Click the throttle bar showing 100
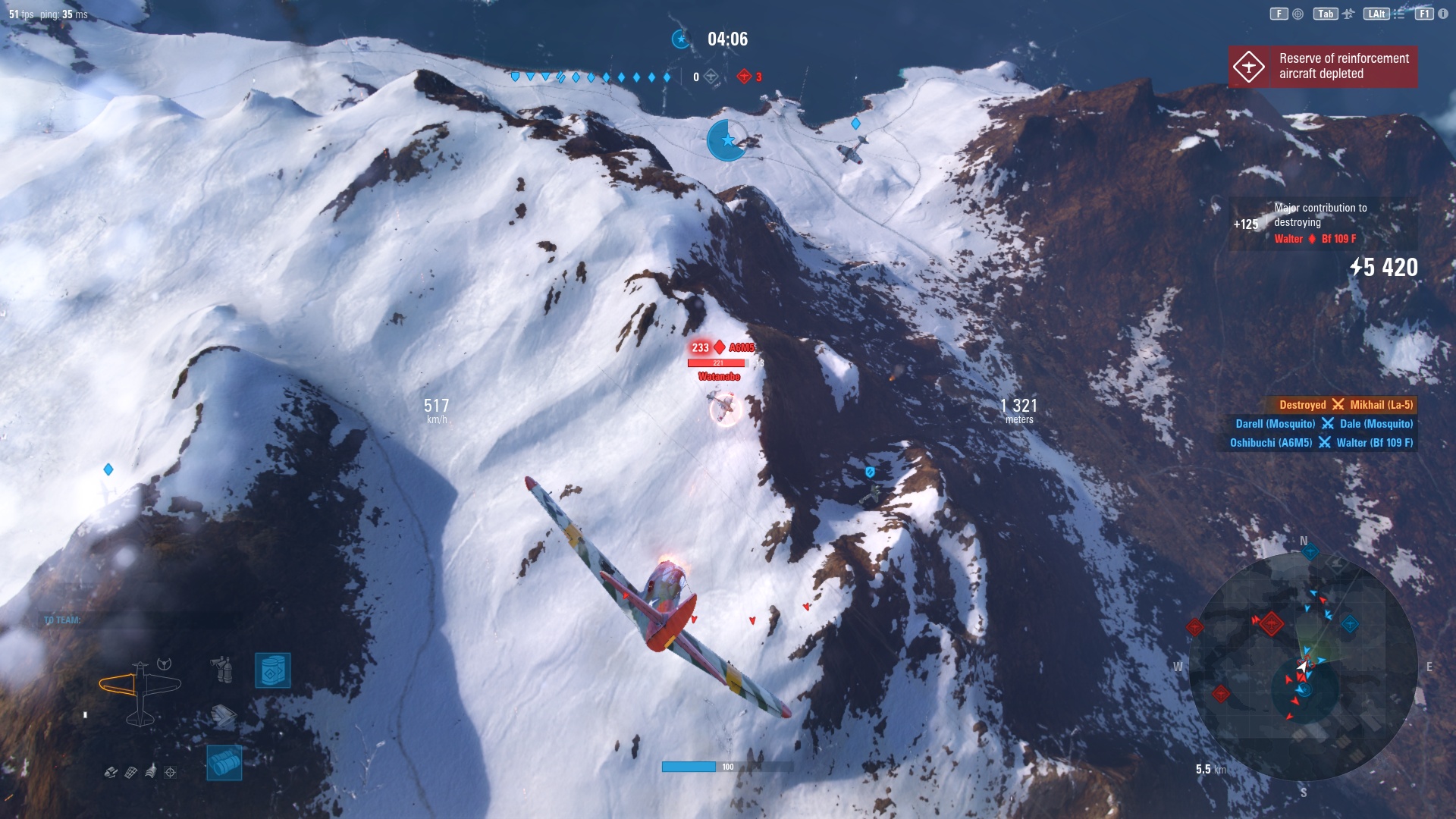 692,766
